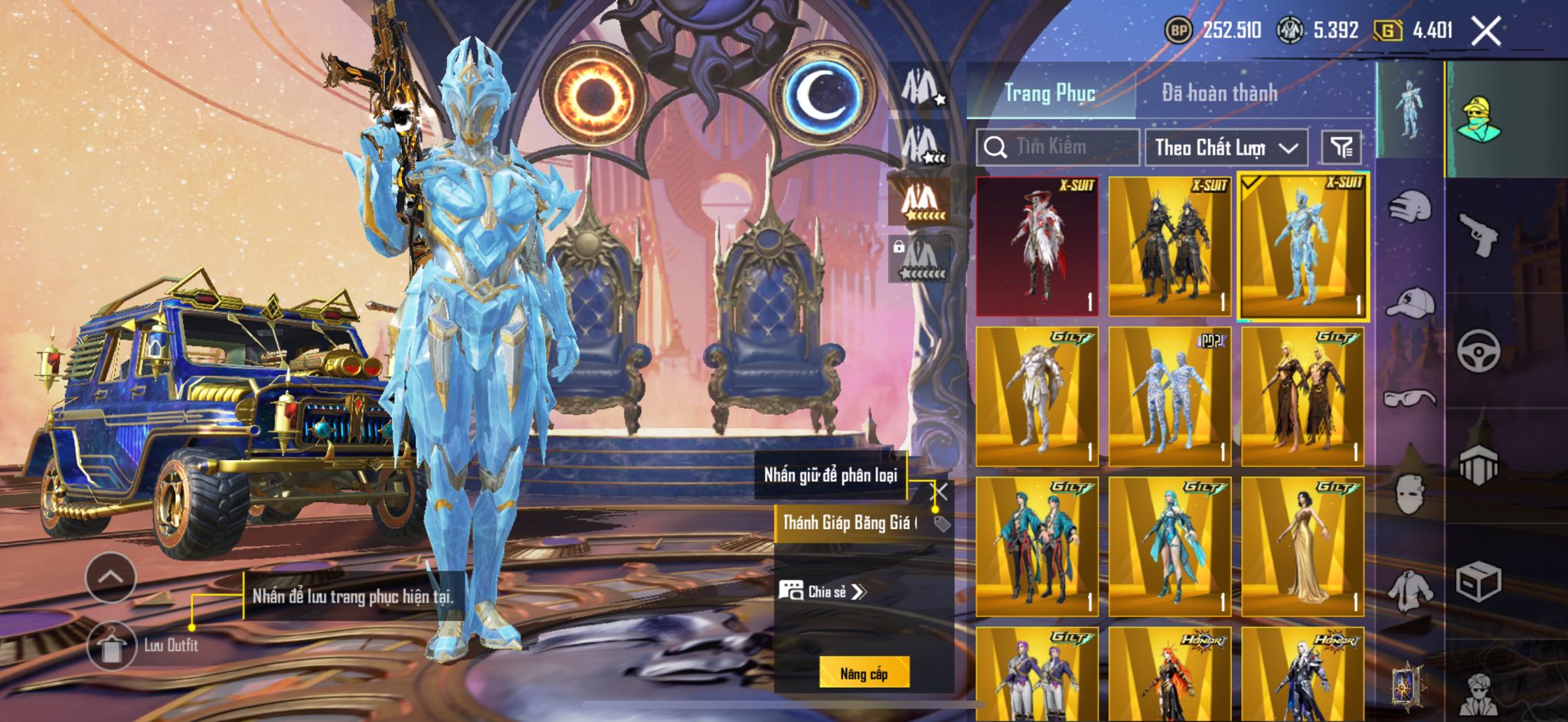
Task: Open the steering wheel vehicle category
Action: (x=1478, y=351)
